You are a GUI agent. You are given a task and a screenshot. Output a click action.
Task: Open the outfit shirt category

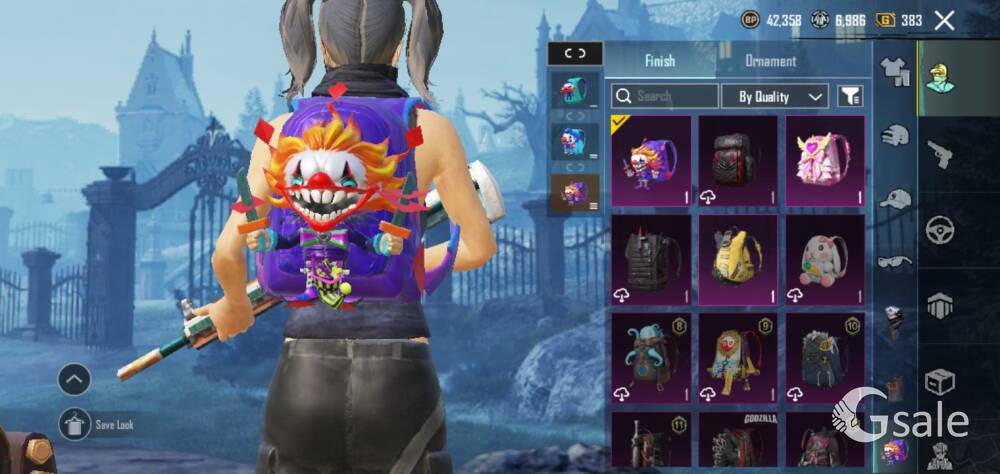[894, 70]
